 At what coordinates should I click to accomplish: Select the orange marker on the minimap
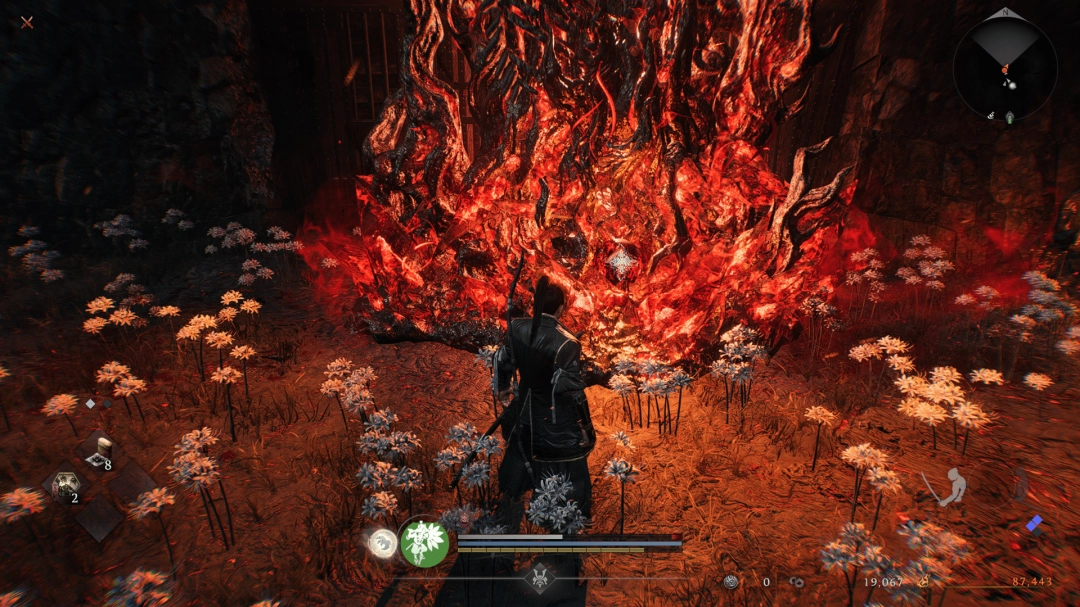coord(1005,70)
